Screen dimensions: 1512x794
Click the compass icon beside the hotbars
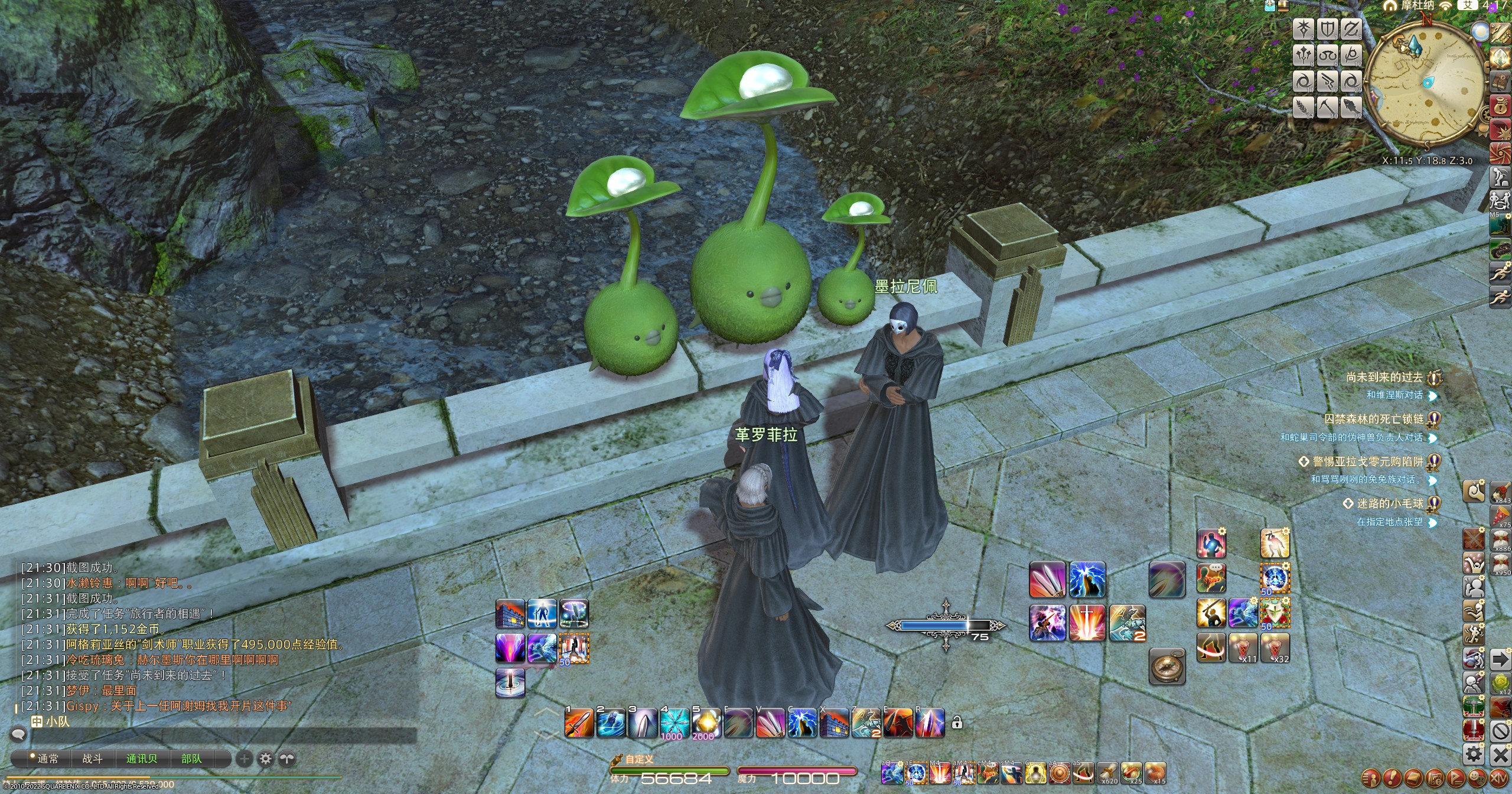(x=1167, y=666)
